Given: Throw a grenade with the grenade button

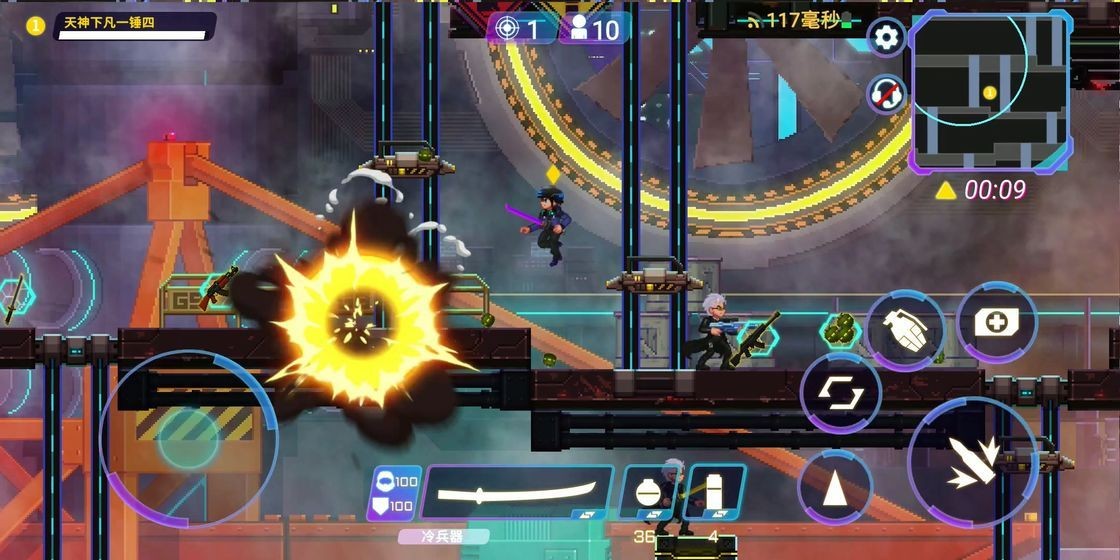Looking at the screenshot, I should (904, 330).
